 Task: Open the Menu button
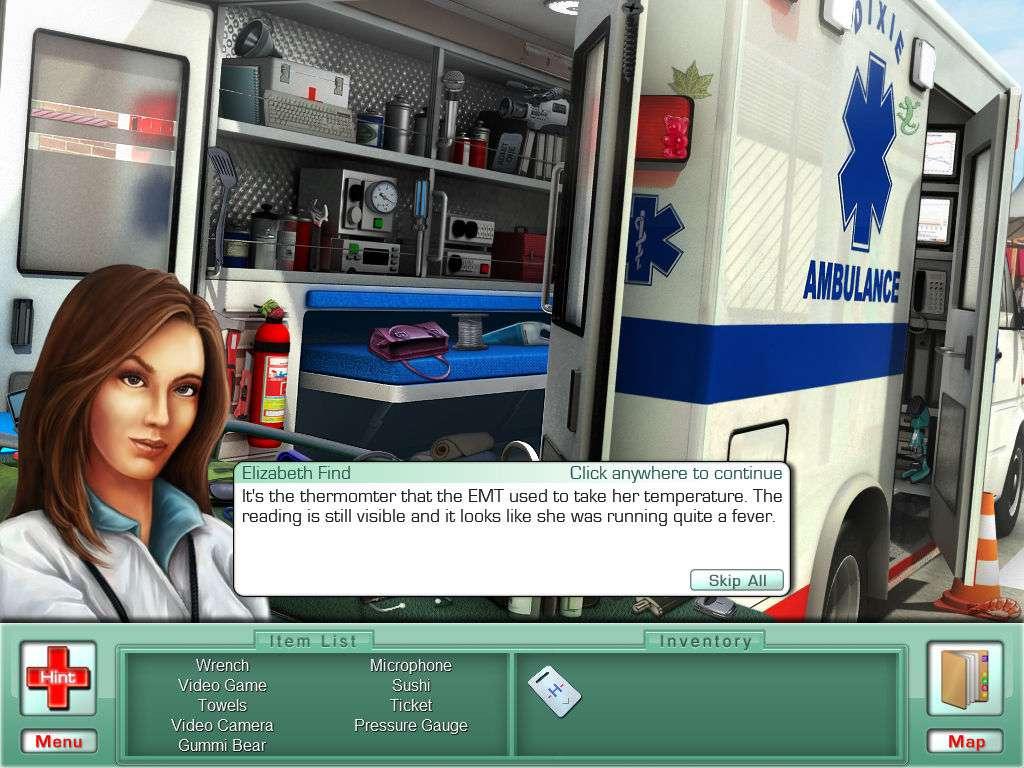pos(59,741)
